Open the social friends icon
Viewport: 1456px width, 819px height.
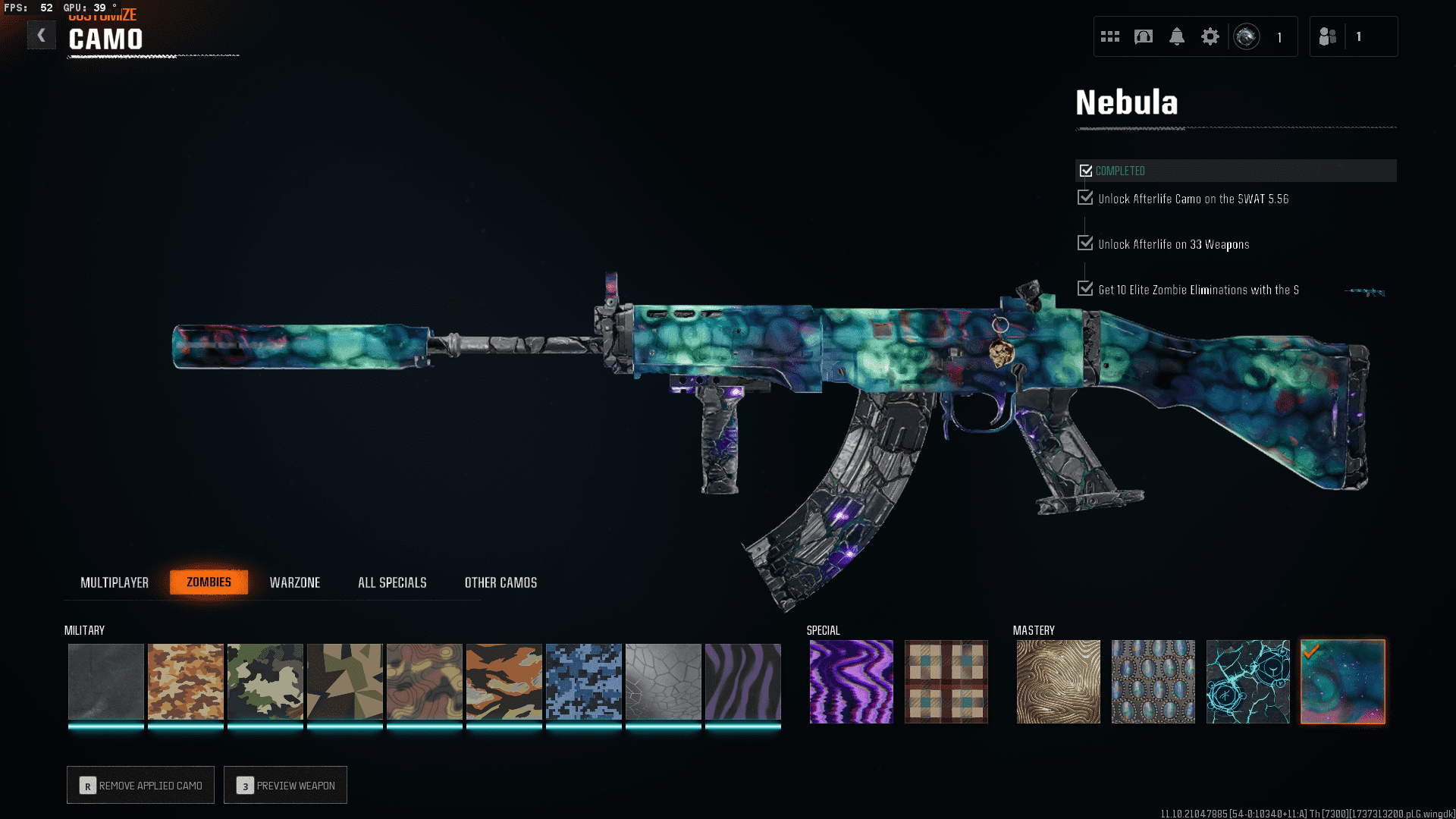[1327, 36]
